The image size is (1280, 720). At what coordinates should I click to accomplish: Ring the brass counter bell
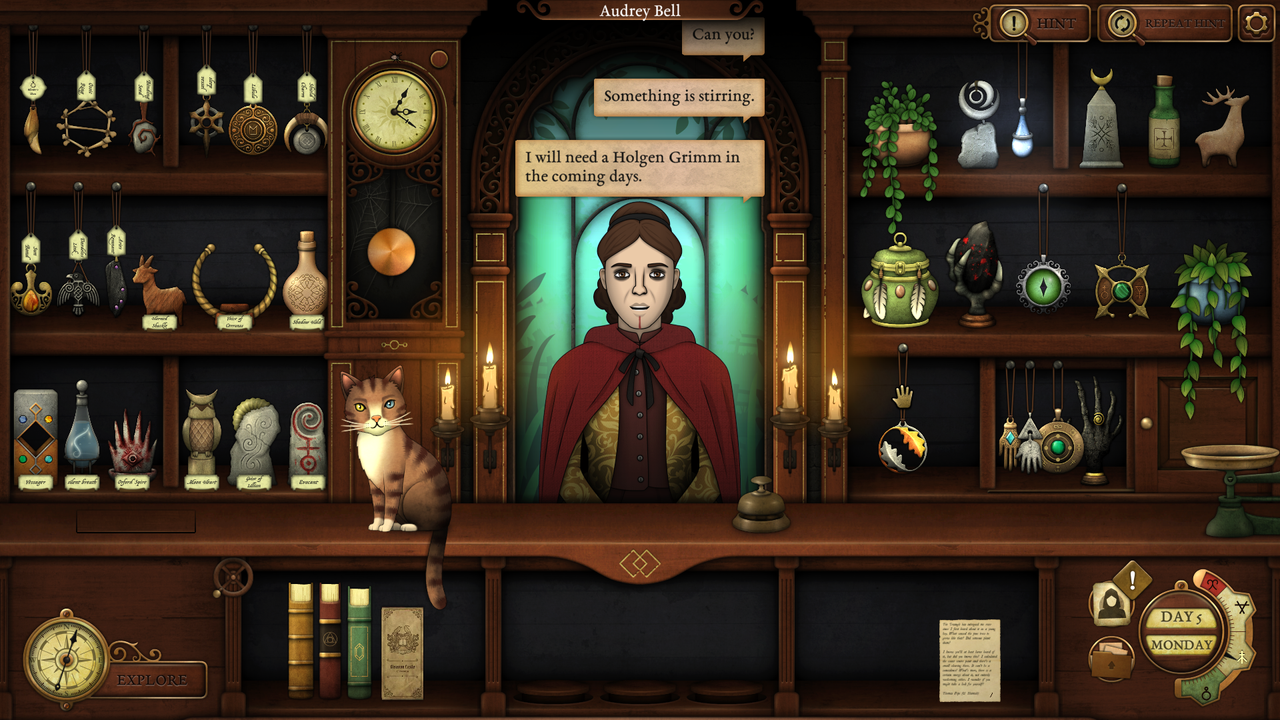[761, 506]
